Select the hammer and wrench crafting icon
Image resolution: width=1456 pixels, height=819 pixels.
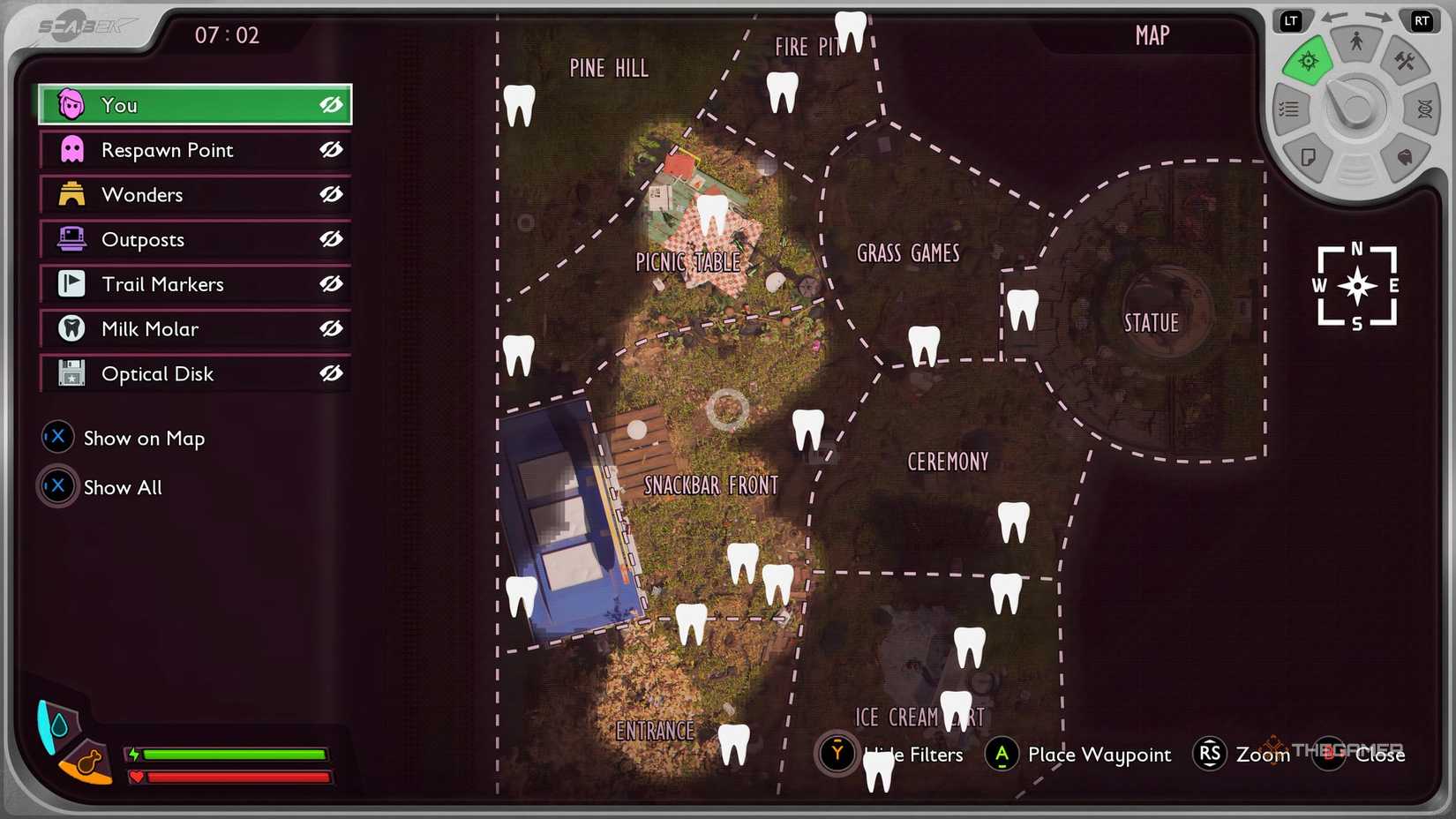tap(1407, 63)
